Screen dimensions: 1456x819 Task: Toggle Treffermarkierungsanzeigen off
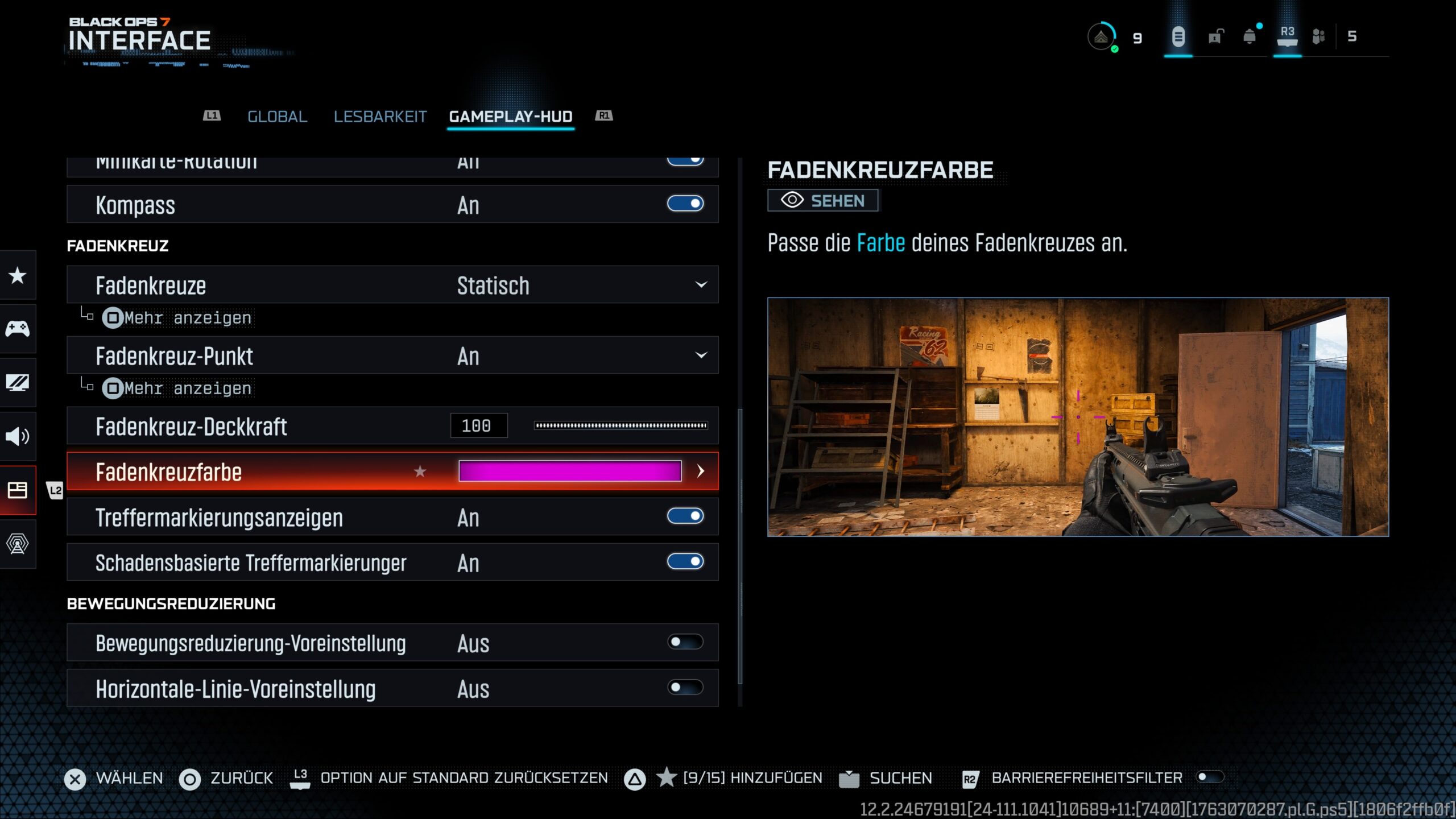685,516
